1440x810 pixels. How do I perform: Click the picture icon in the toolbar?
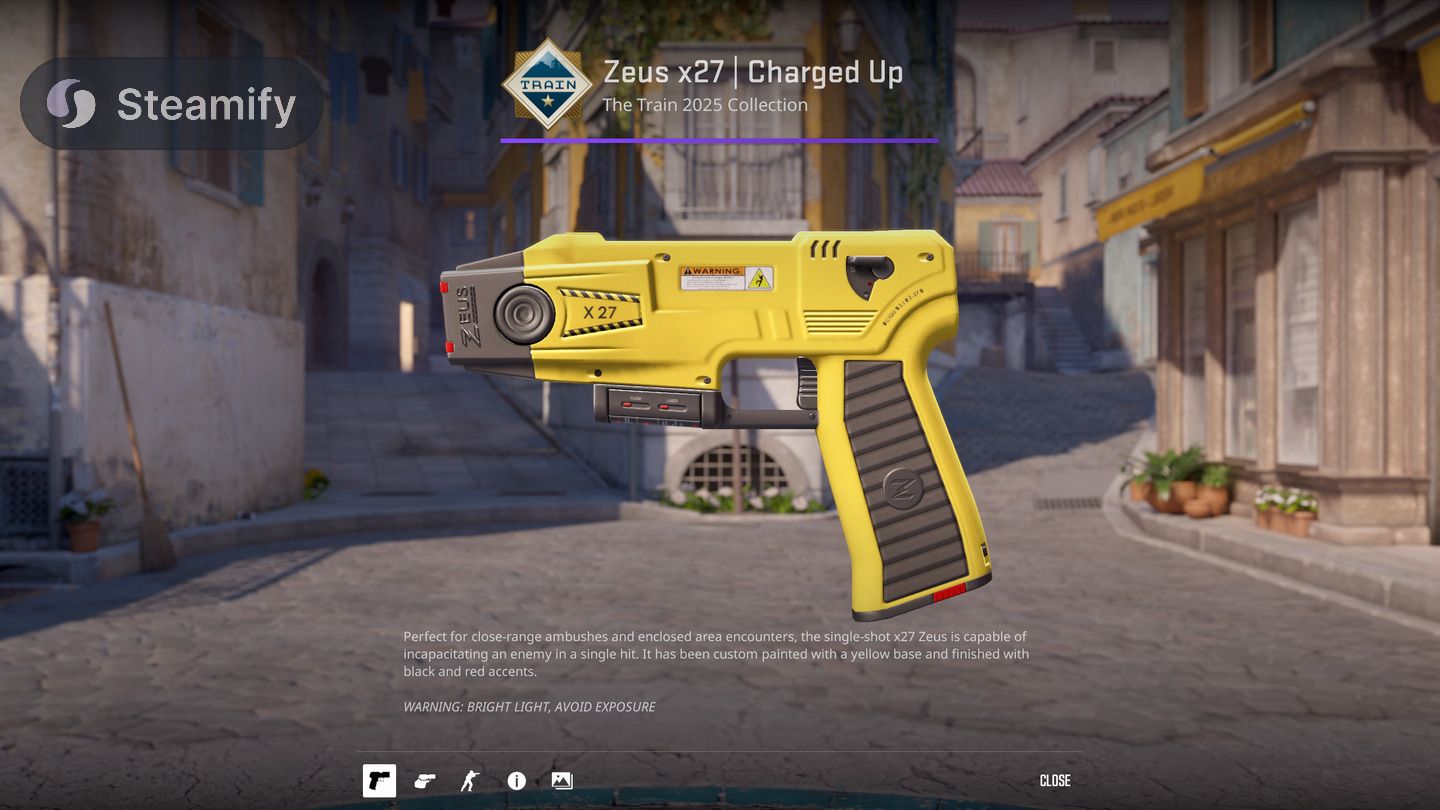coord(562,781)
